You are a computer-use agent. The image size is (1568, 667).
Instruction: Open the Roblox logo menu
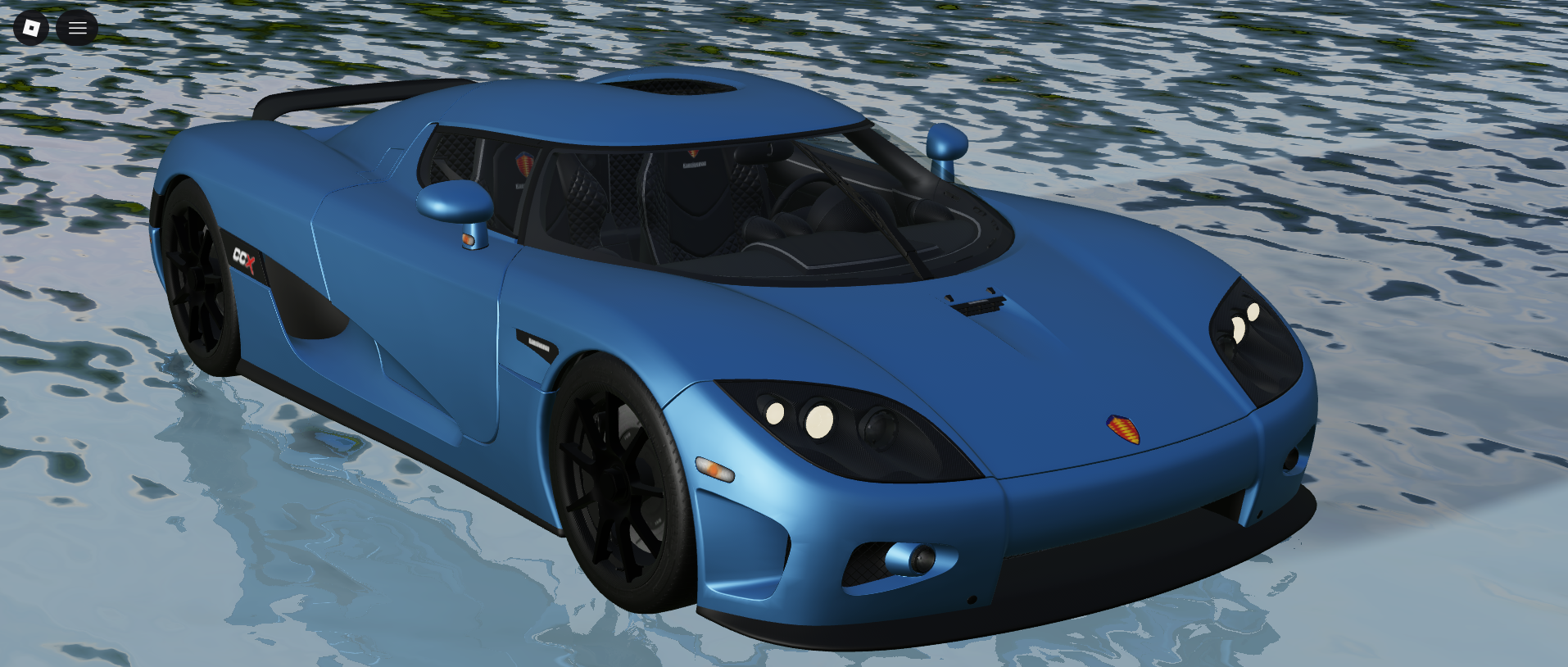[x=31, y=28]
